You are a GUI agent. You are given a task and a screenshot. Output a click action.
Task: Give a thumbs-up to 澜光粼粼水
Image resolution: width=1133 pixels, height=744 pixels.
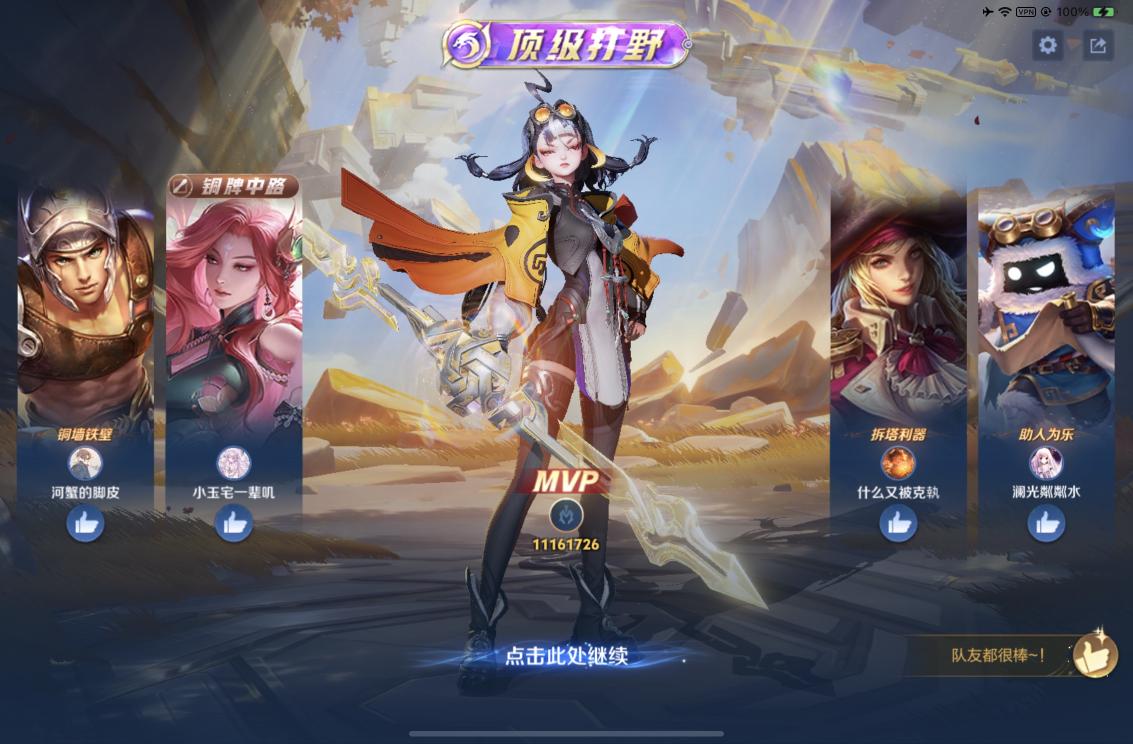tap(1046, 523)
